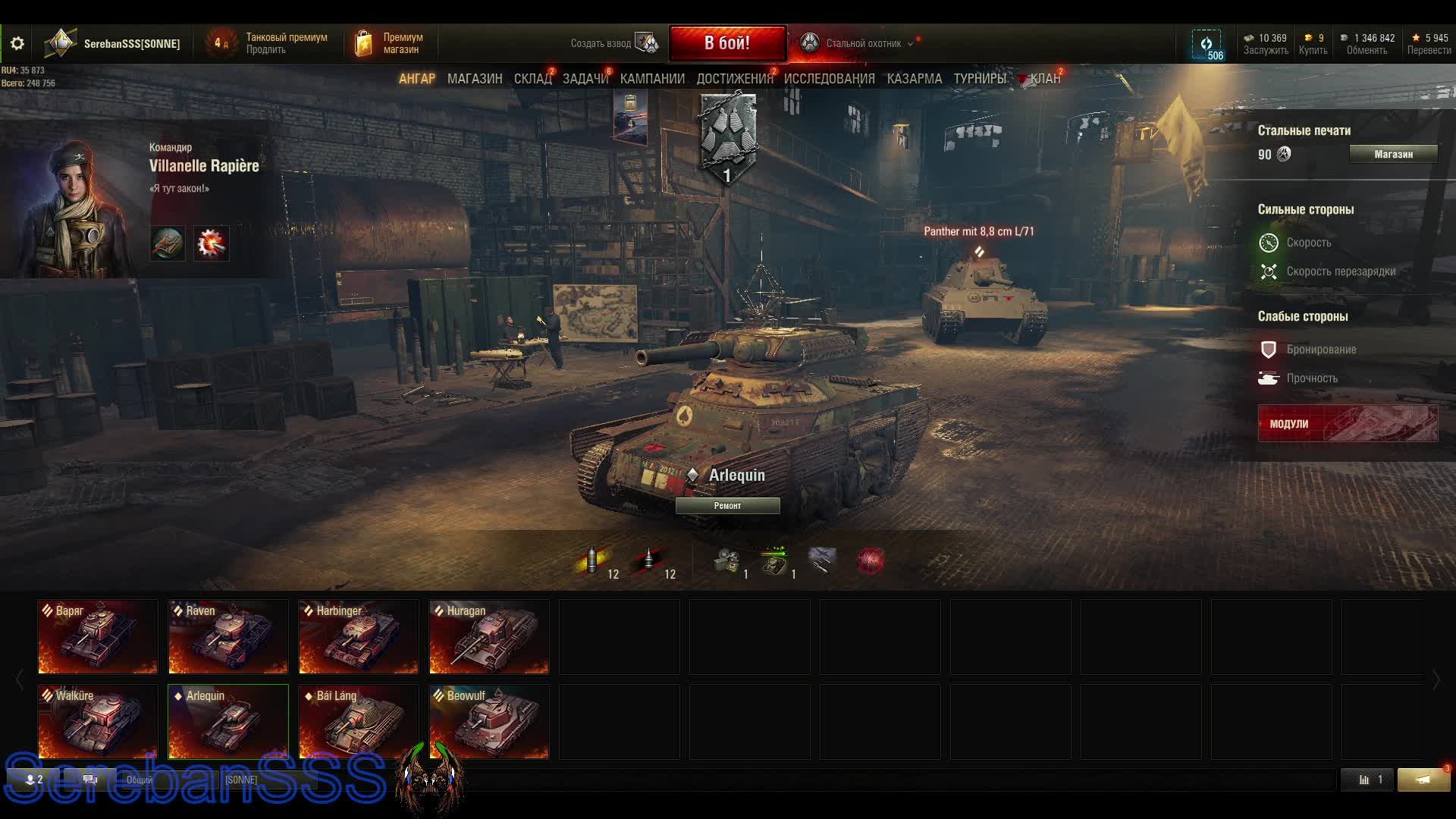Open the КАЗАРМА tab
This screenshot has height=819, width=1456.
click(914, 79)
